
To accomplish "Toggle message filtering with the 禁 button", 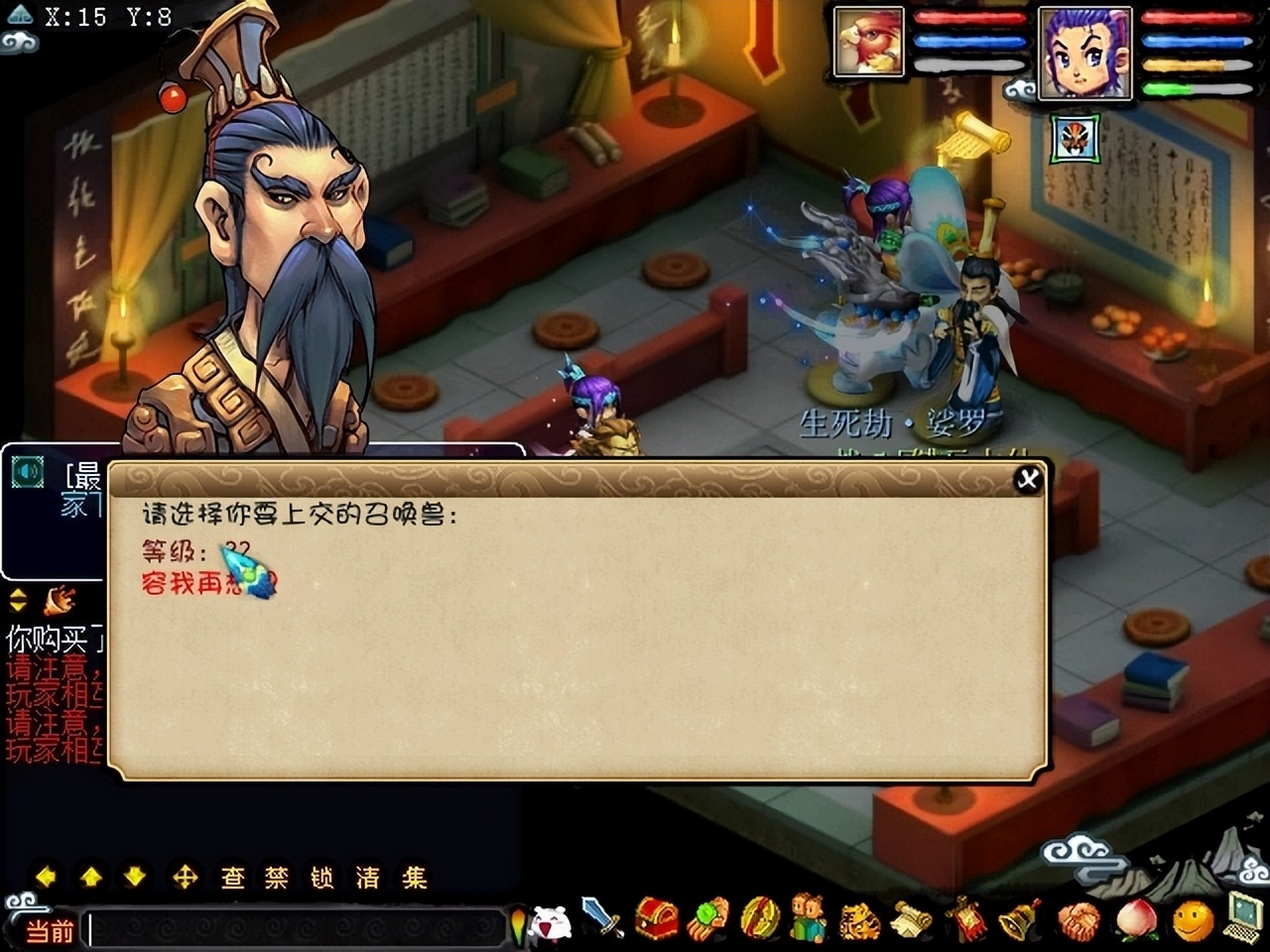I will coord(275,877).
